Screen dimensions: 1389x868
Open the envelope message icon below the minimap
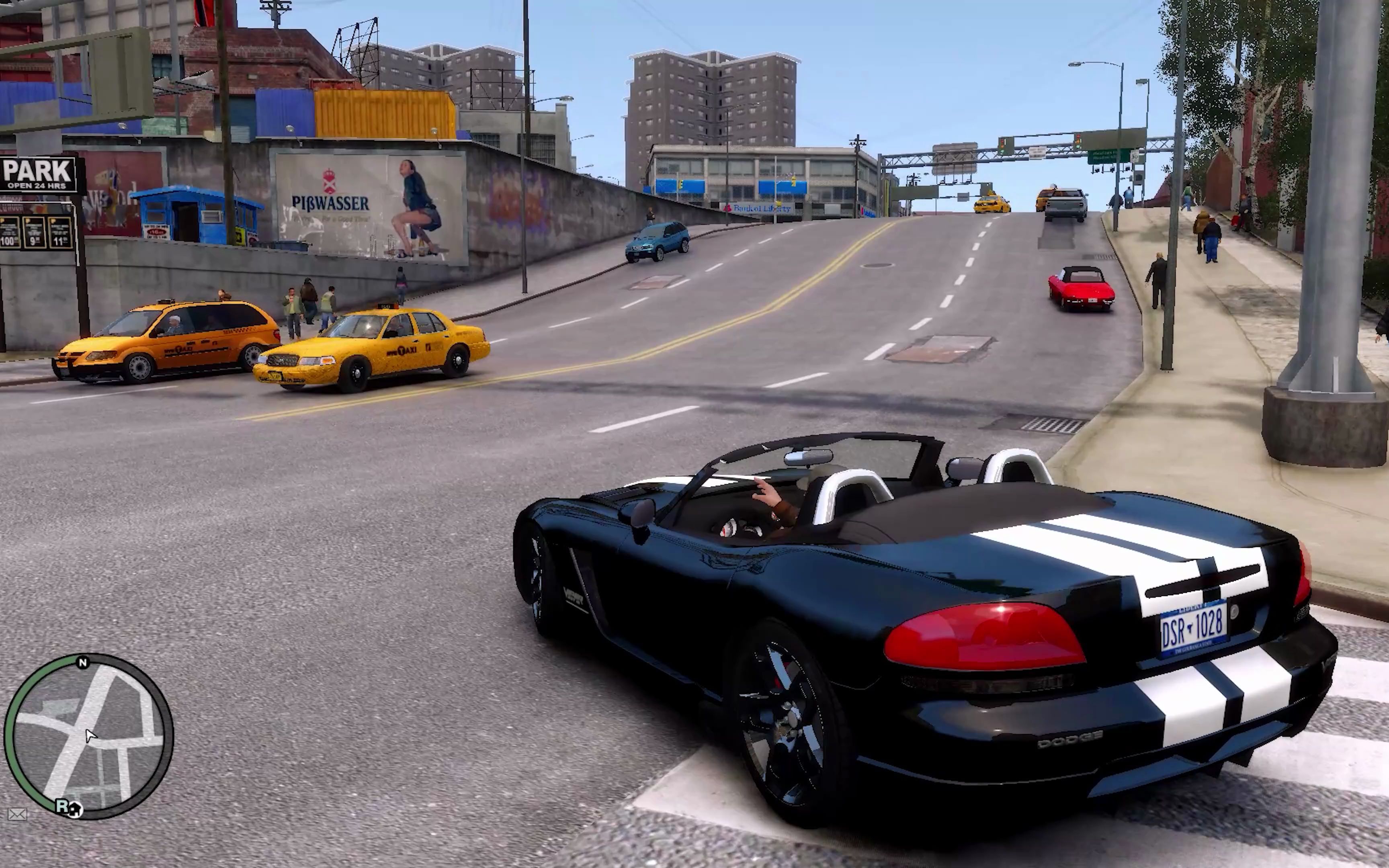17,815
